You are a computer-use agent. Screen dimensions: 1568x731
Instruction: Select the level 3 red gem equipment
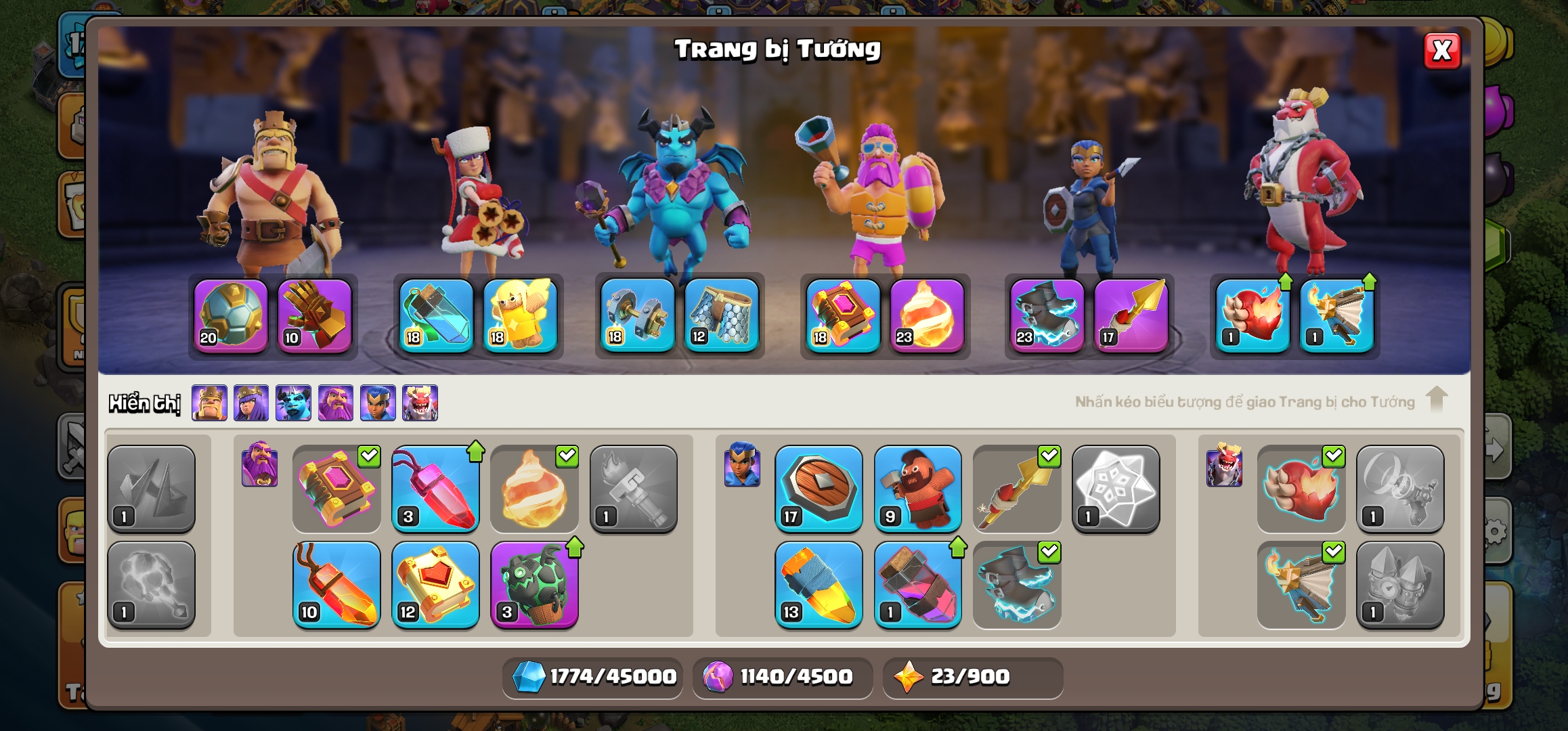coord(435,489)
